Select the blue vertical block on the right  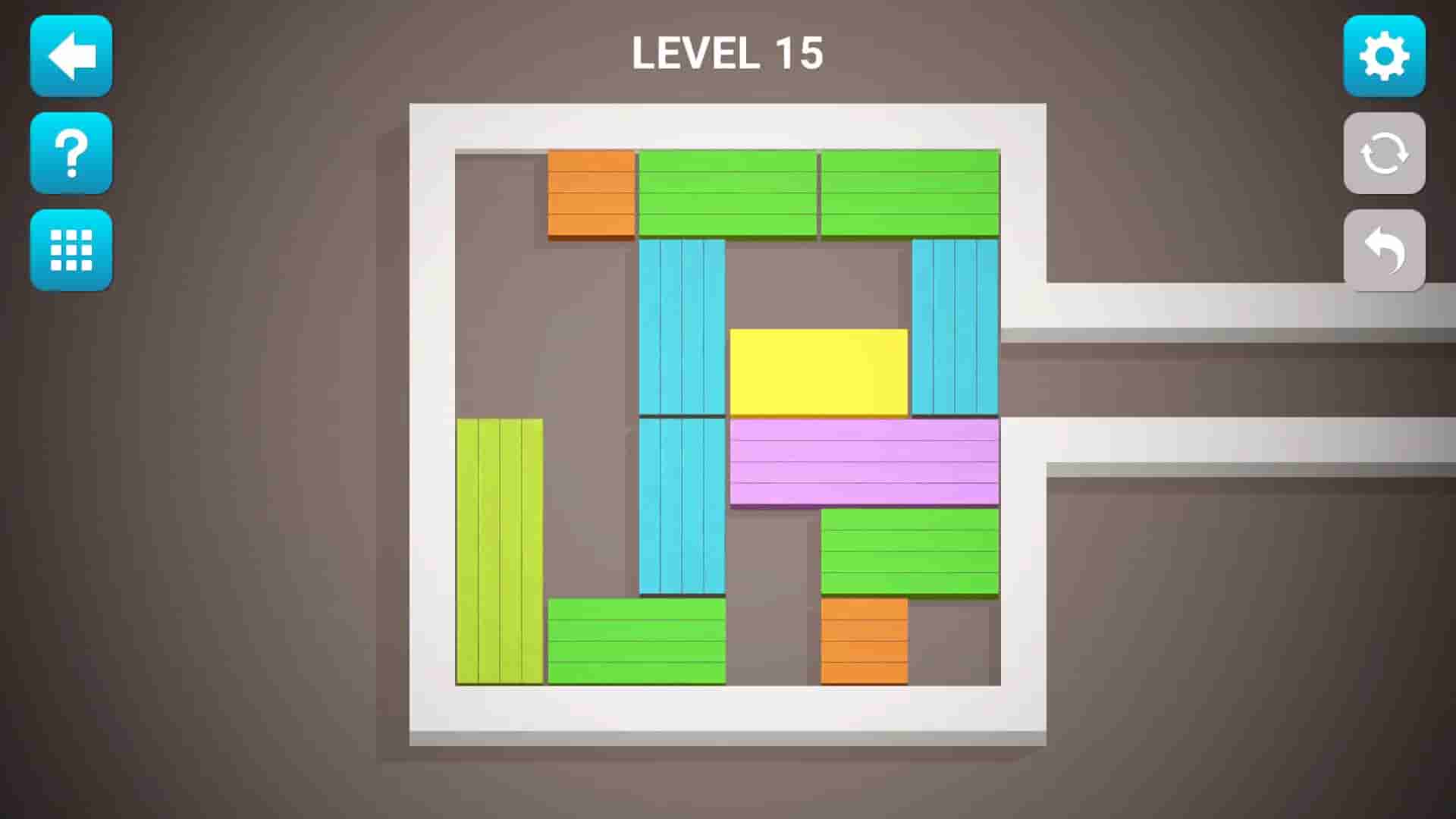tap(954, 326)
